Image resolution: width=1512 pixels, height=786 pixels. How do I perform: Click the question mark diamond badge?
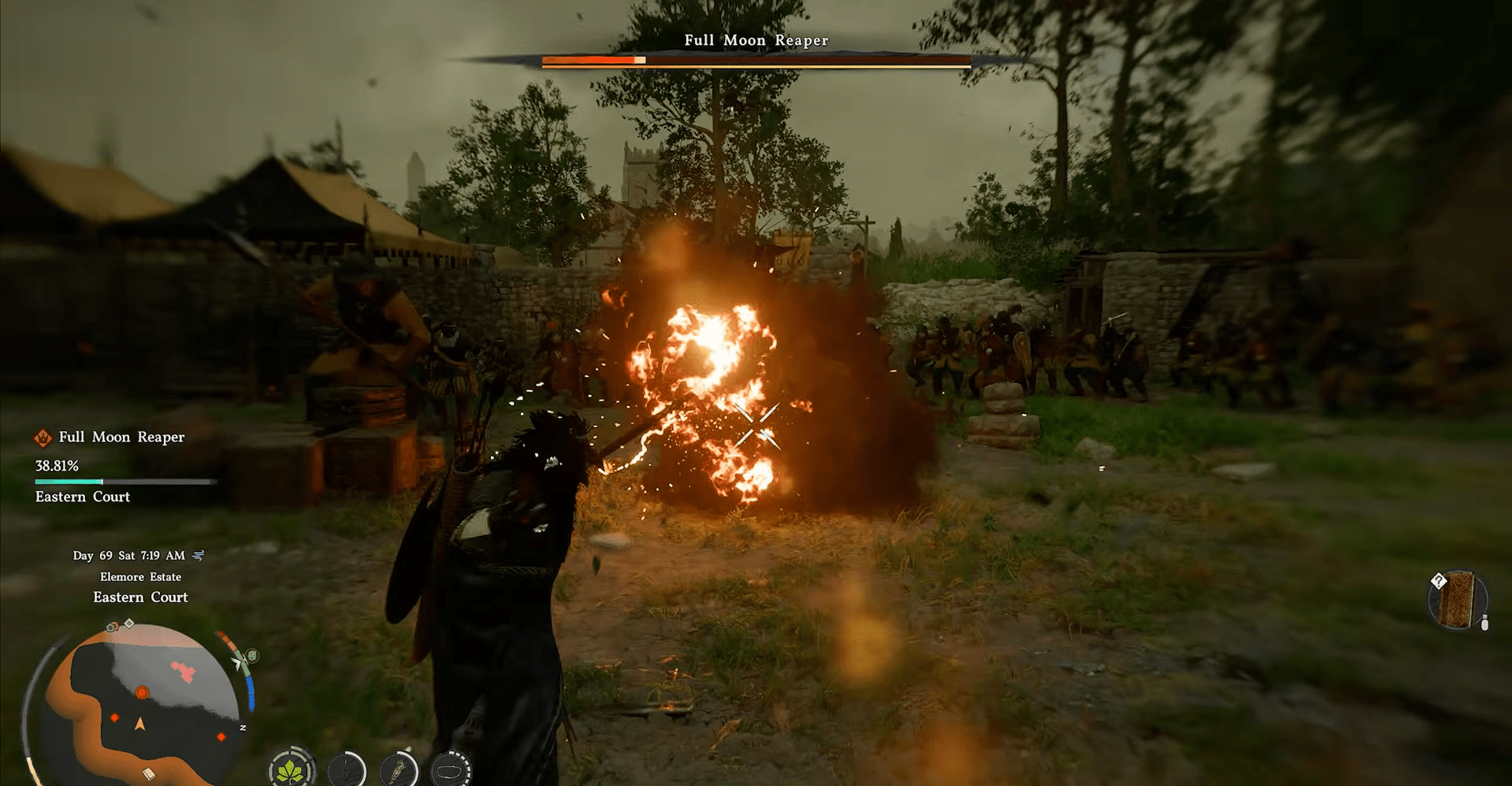click(1439, 581)
